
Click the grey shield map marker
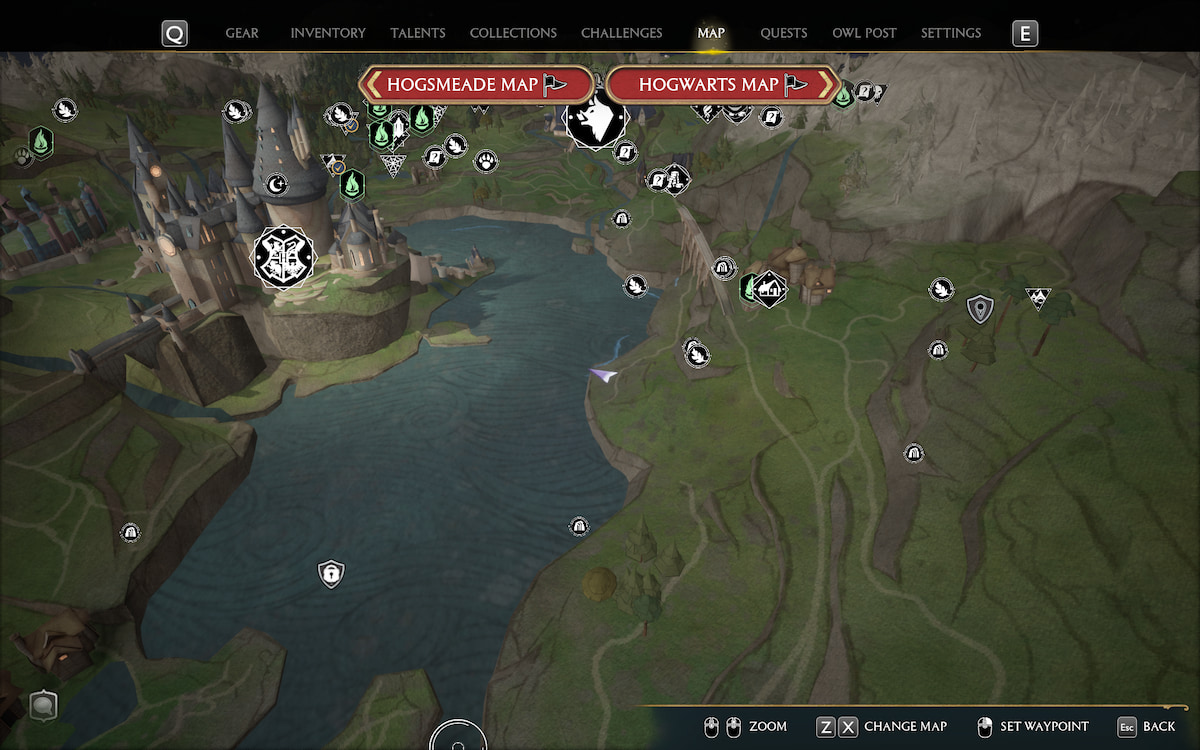point(980,309)
